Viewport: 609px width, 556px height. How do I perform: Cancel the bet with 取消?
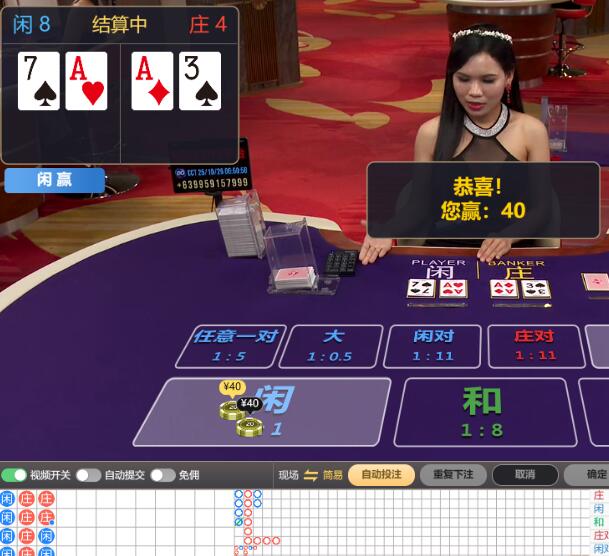(x=525, y=475)
